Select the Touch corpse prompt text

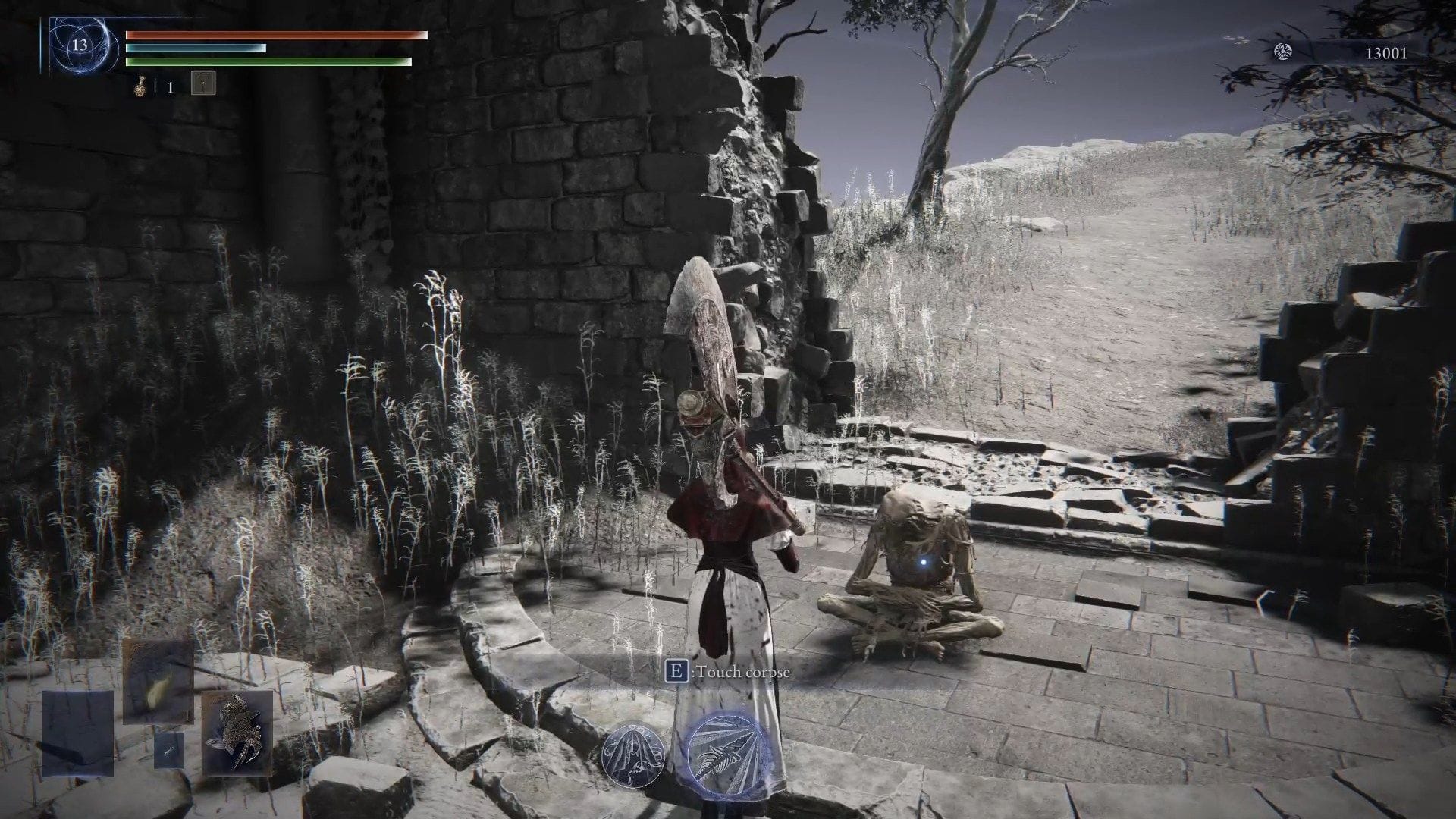[742, 673]
